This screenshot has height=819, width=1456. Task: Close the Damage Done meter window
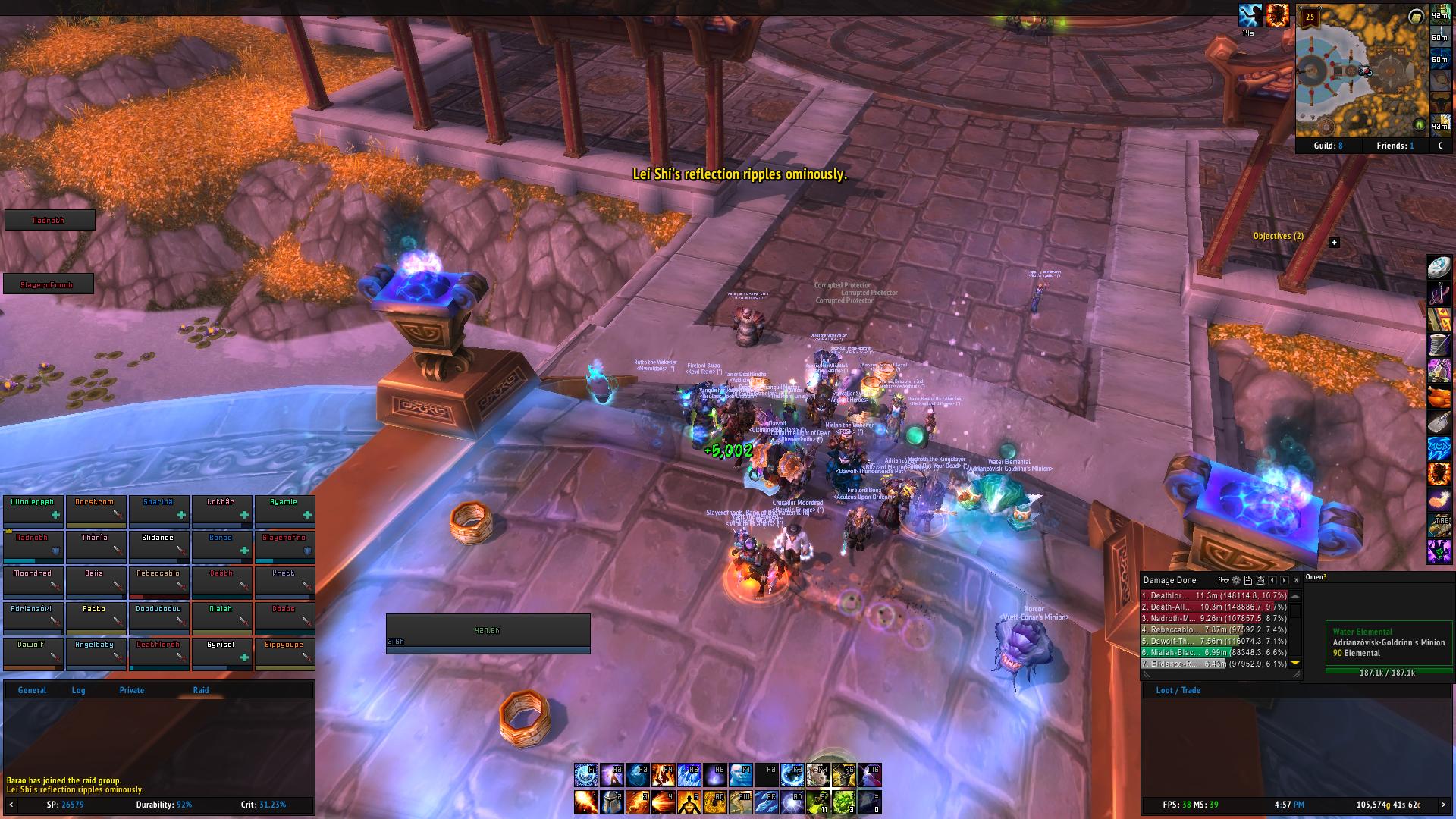(x=1296, y=580)
